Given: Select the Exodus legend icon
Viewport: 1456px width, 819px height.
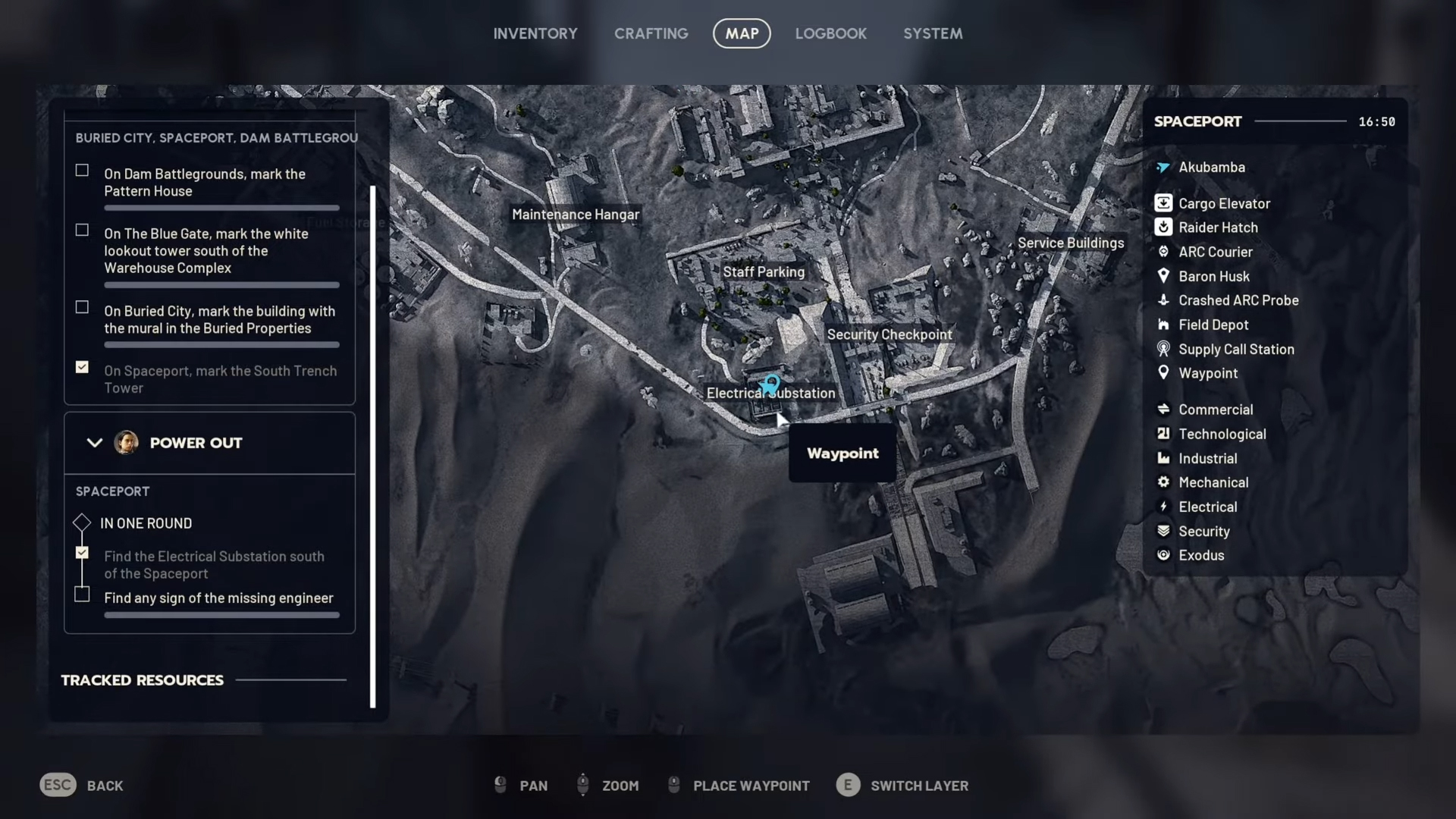Looking at the screenshot, I should tap(1165, 555).
